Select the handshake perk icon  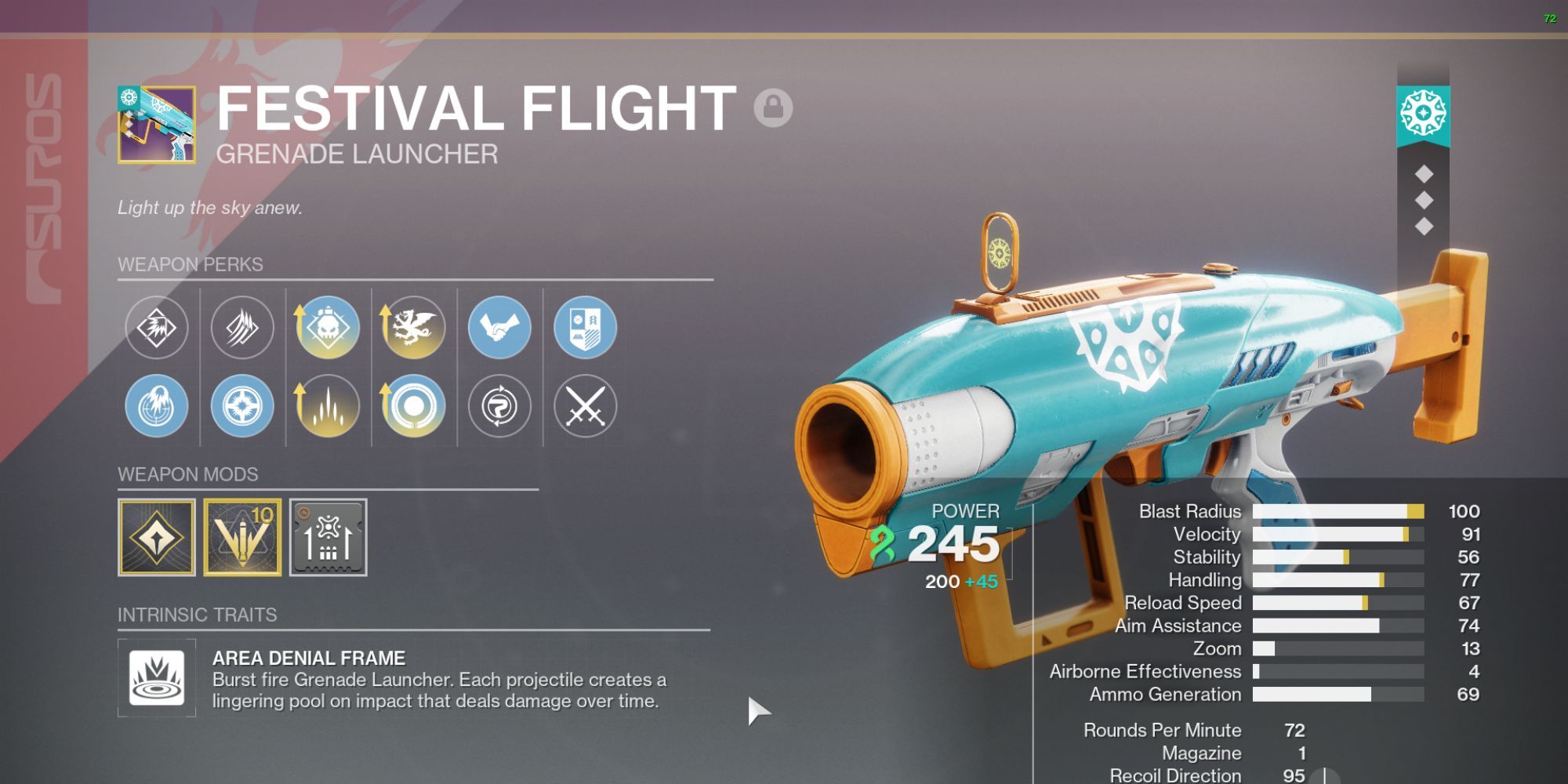(x=499, y=328)
